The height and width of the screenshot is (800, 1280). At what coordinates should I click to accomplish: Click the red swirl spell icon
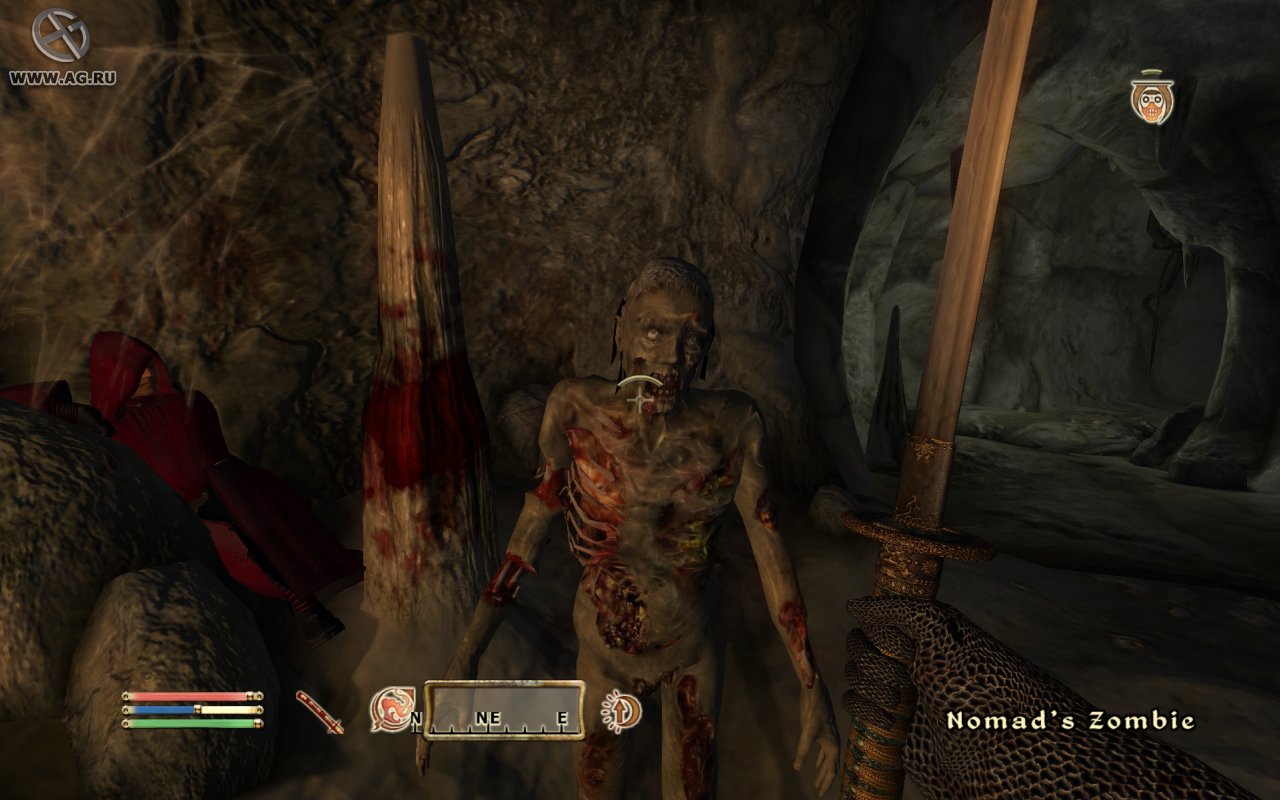coord(389,709)
